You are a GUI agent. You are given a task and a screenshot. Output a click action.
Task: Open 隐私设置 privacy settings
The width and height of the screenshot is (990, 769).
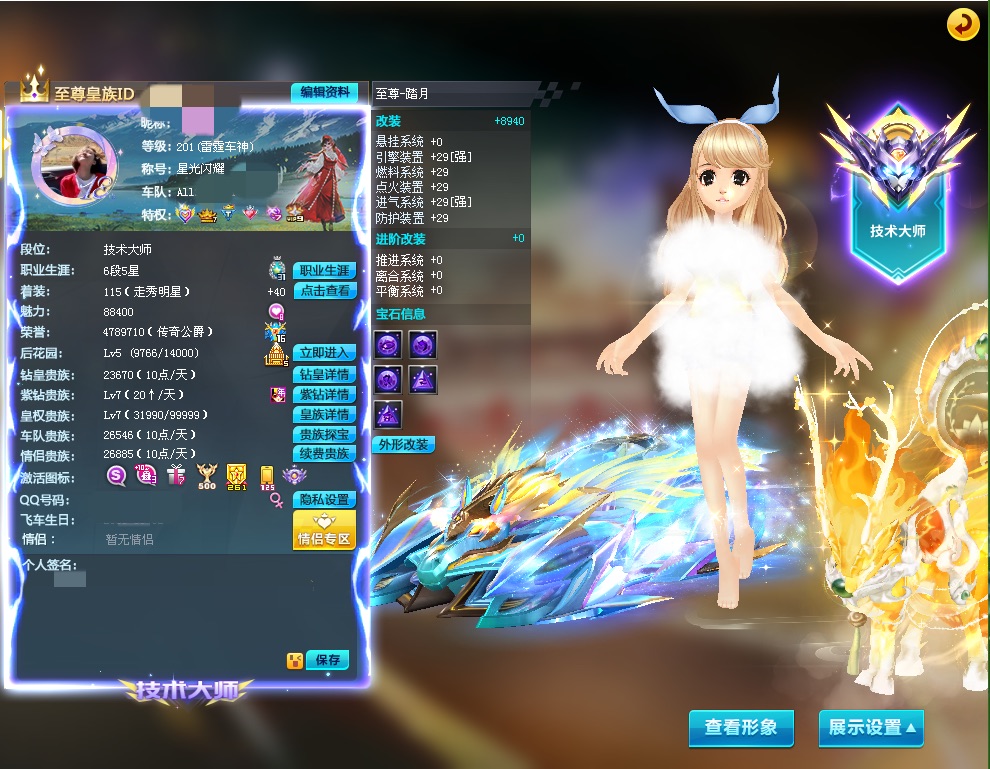pos(324,499)
